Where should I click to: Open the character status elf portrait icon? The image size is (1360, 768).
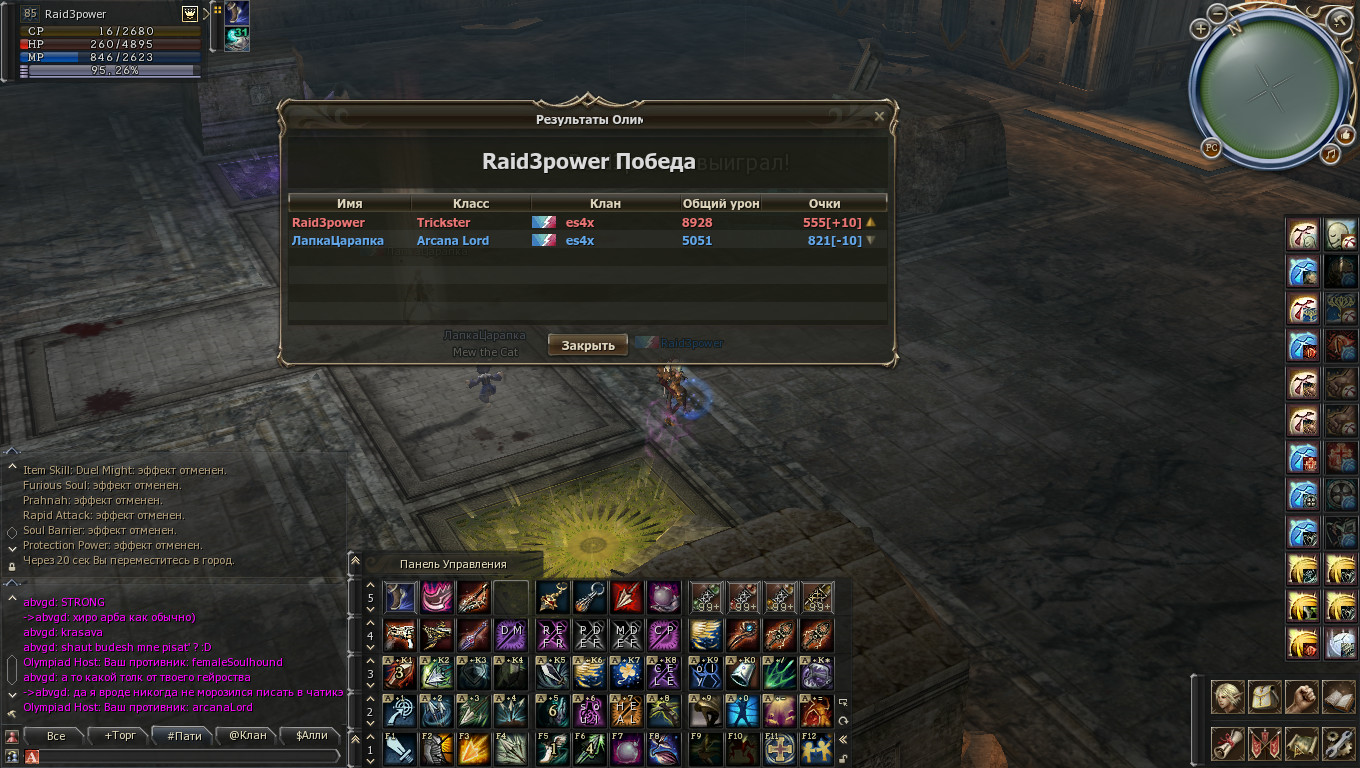tap(1227, 697)
